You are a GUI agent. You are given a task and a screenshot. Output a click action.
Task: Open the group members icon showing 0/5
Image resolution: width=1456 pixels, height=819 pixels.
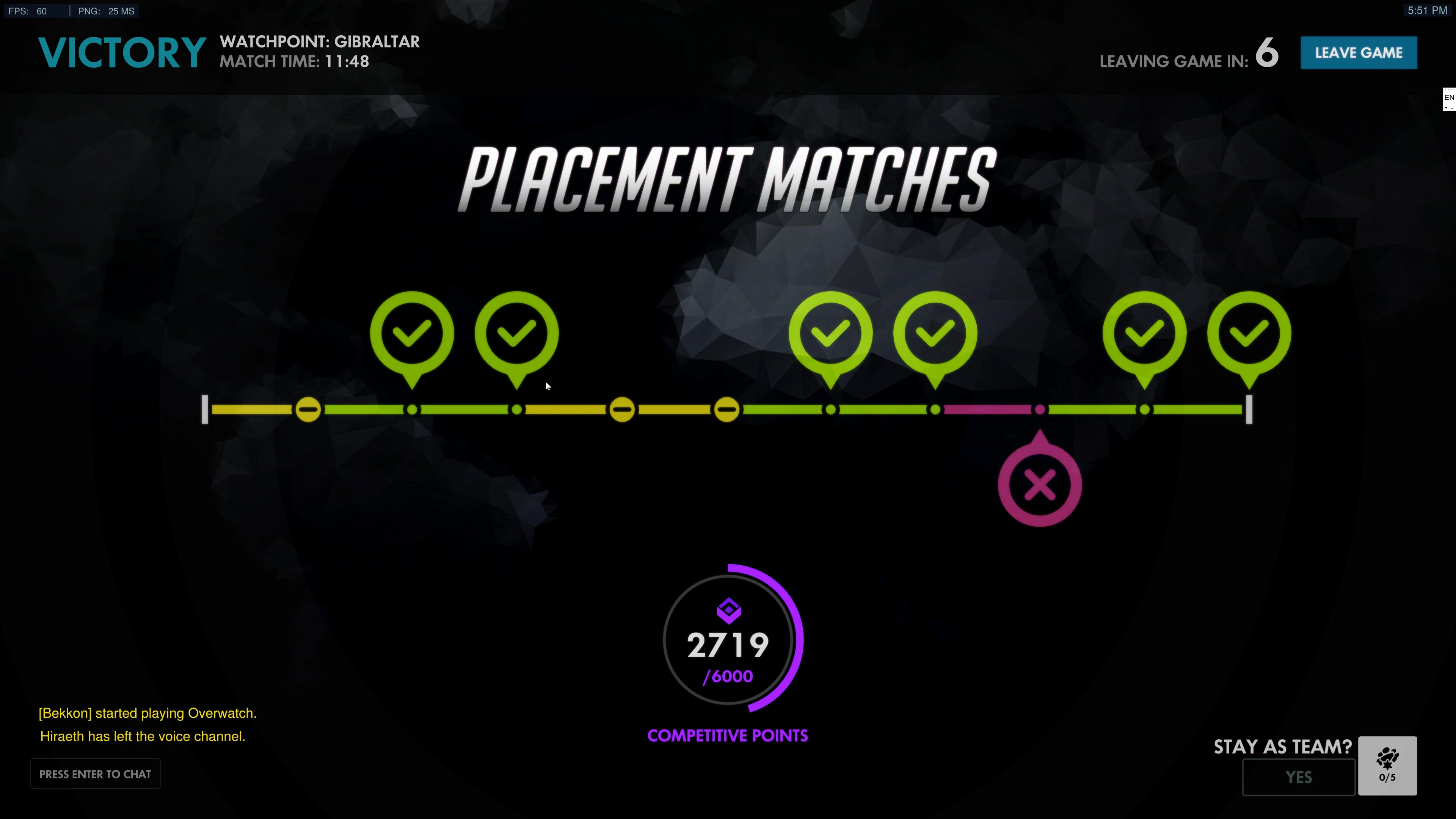point(1388,765)
